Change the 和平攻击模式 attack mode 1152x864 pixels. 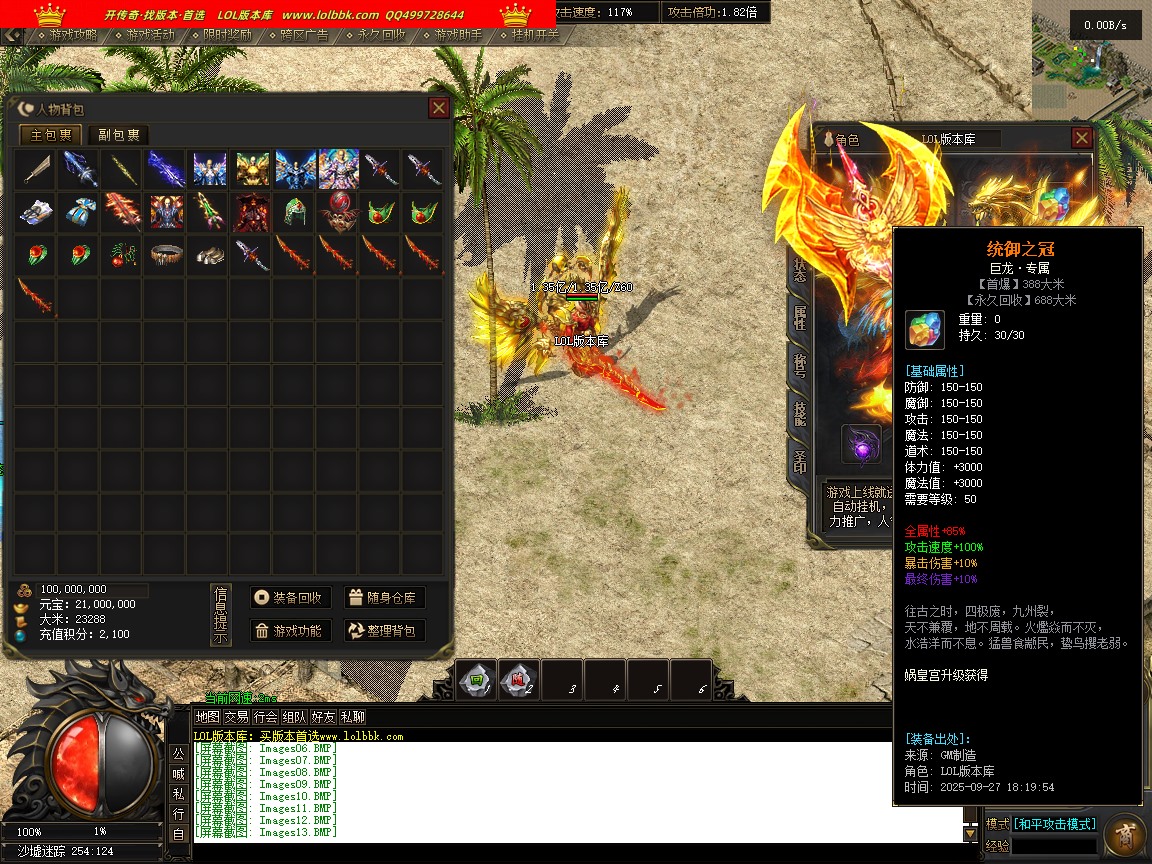(x=1055, y=824)
